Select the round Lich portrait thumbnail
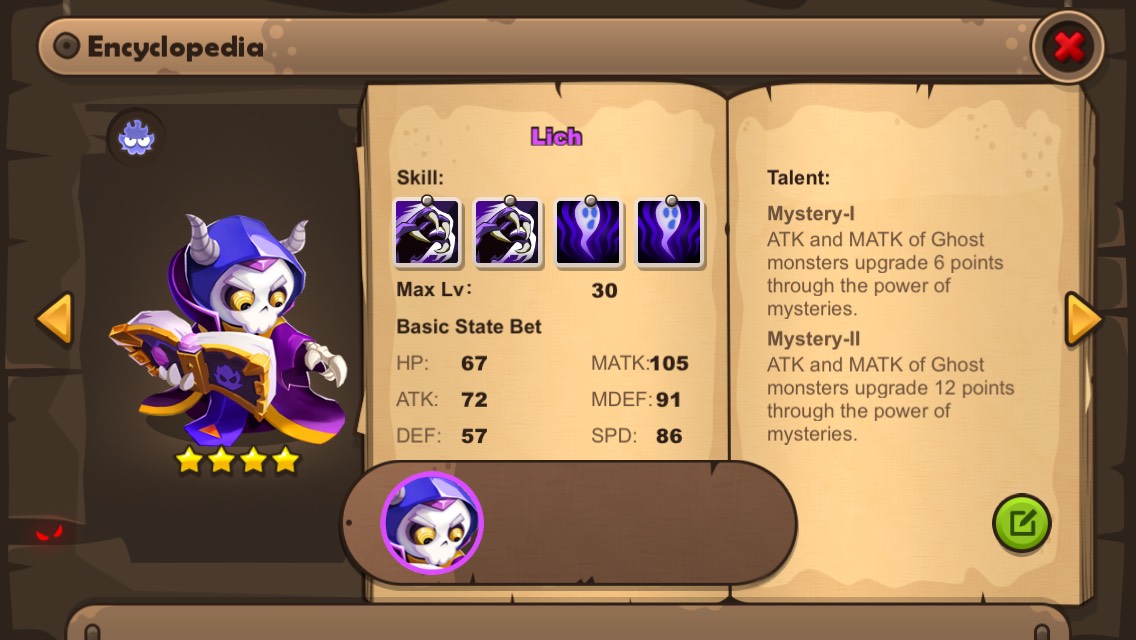 pos(432,523)
